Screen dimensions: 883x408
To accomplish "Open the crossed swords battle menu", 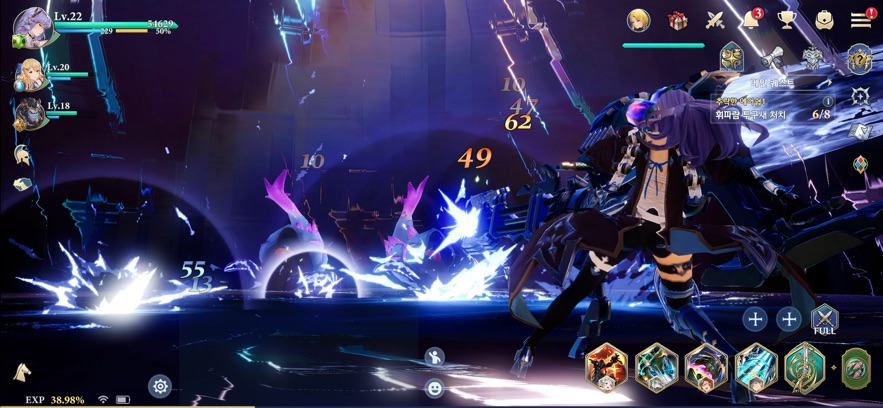I will click(x=715, y=20).
